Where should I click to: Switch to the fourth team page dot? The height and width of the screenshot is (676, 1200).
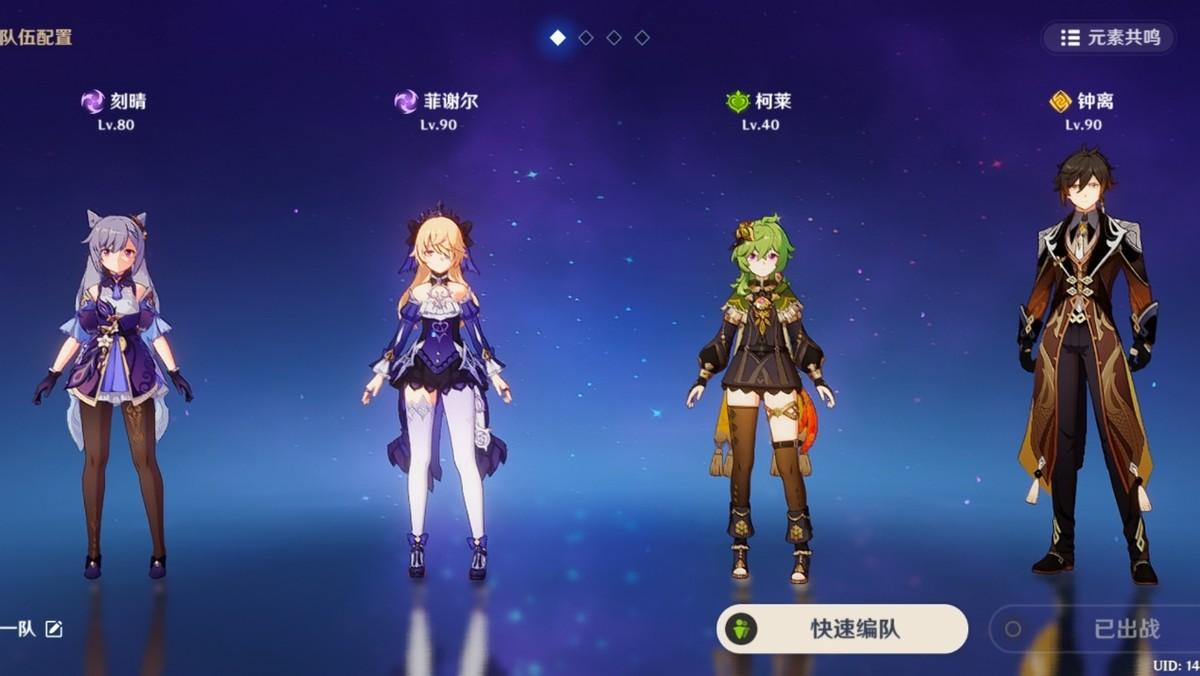click(x=642, y=38)
